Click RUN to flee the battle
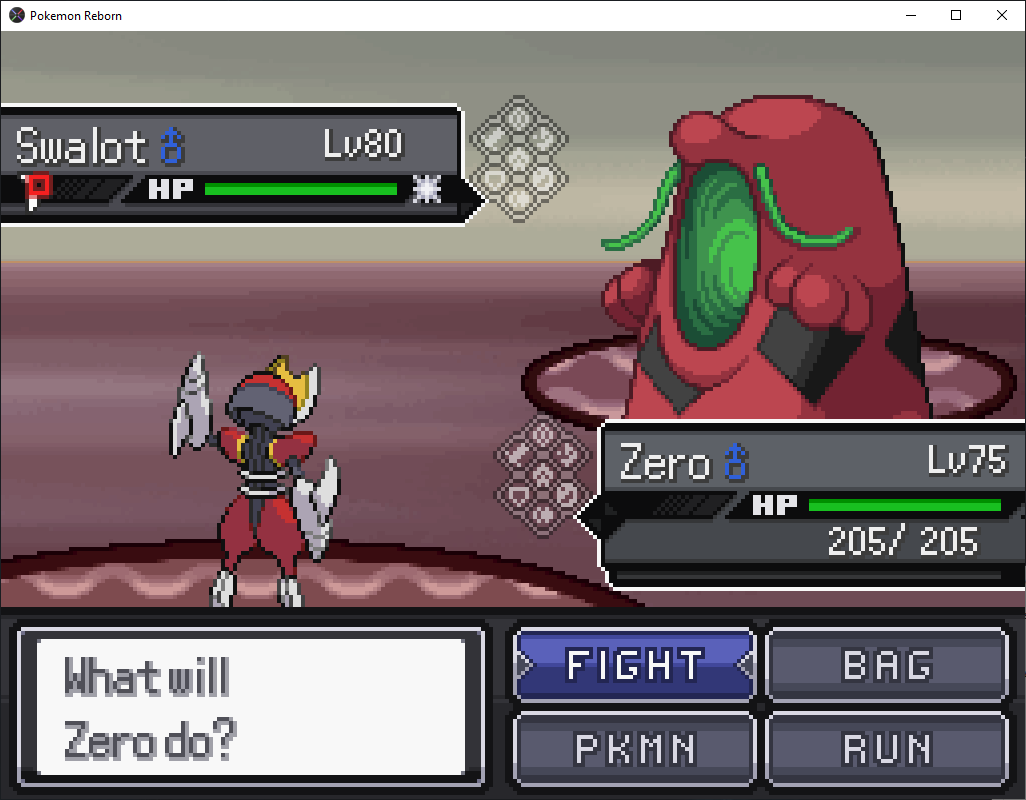Viewport: 1026px width, 800px height. (x=887, y=748)
